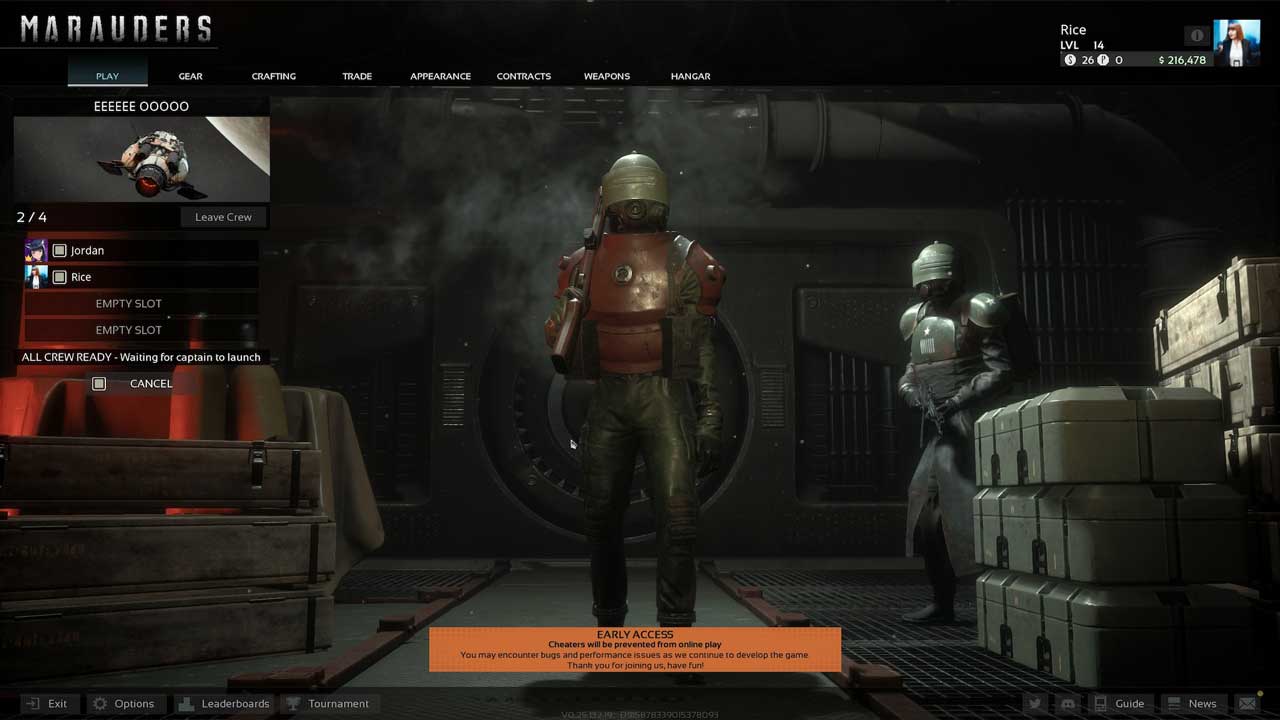The height and width of the screenshot is (720, 1280).
Task: Click the Leave Crew button
Action: point(223,217)
